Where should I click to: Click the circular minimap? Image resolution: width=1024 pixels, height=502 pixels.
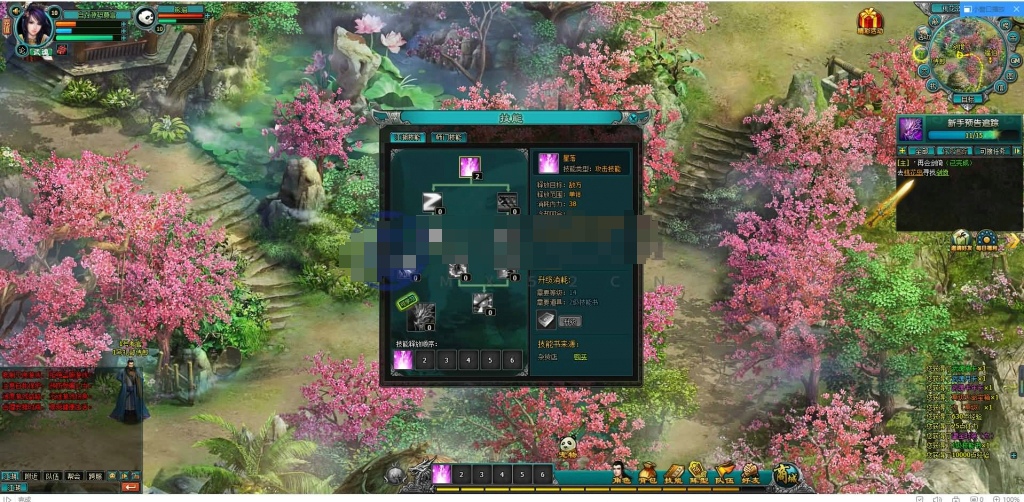click(x=964, y=57)
